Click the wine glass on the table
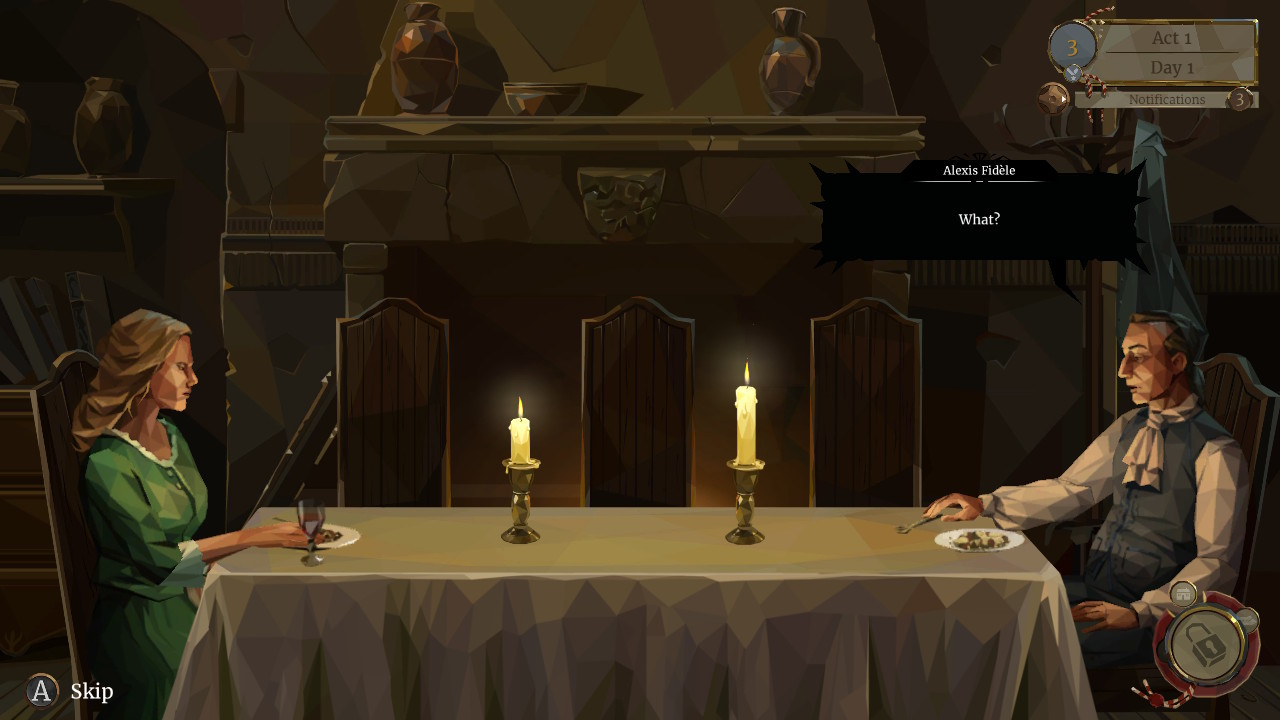1280x720 pixels. coord(310,525)
